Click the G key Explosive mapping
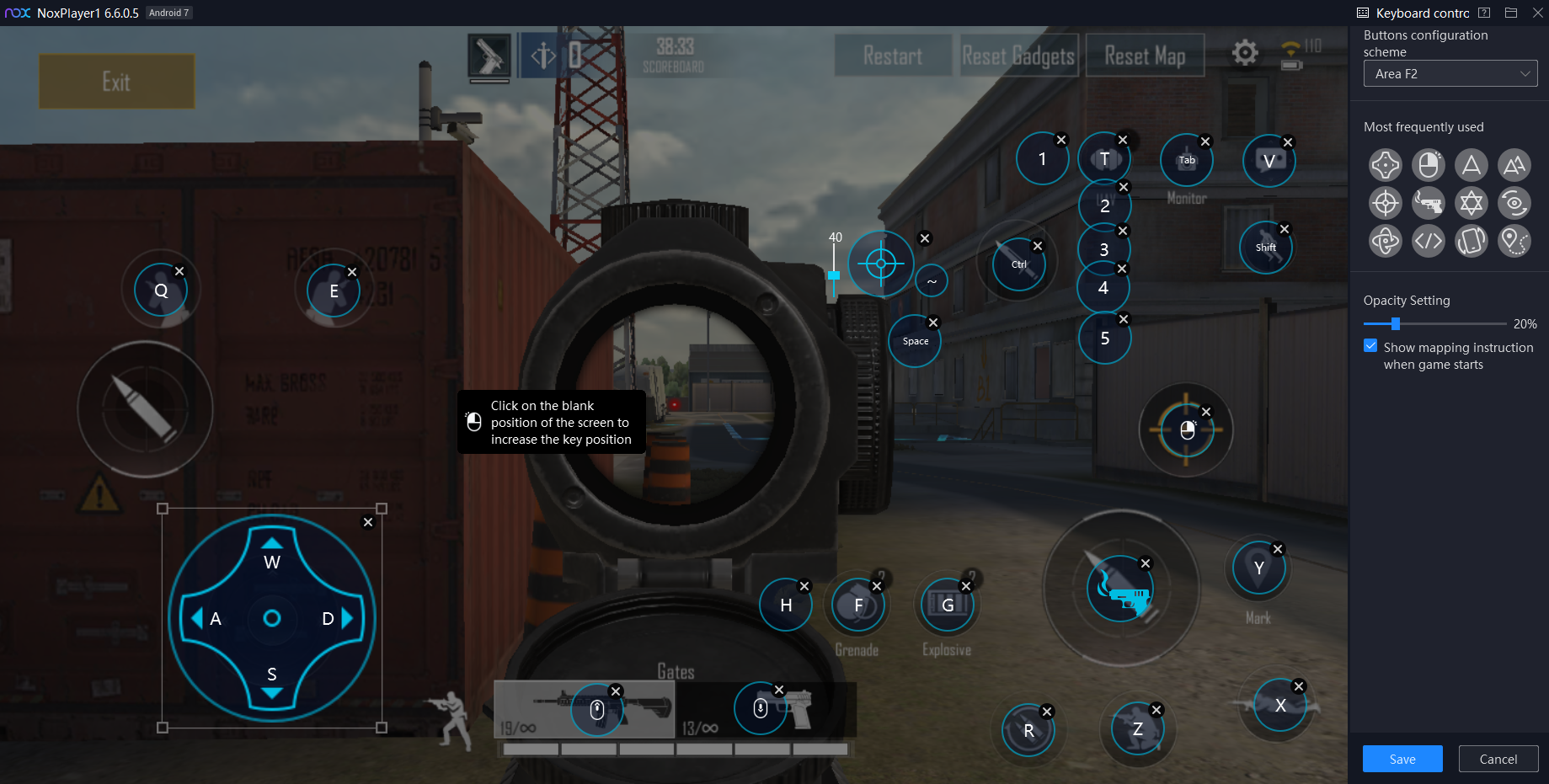 (948, 605)
